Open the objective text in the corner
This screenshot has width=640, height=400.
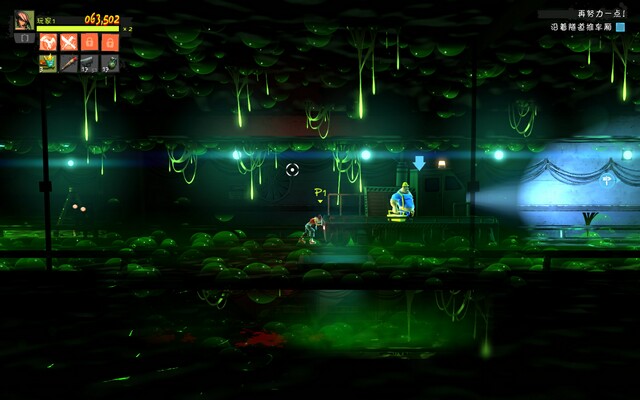pos(580,28)
